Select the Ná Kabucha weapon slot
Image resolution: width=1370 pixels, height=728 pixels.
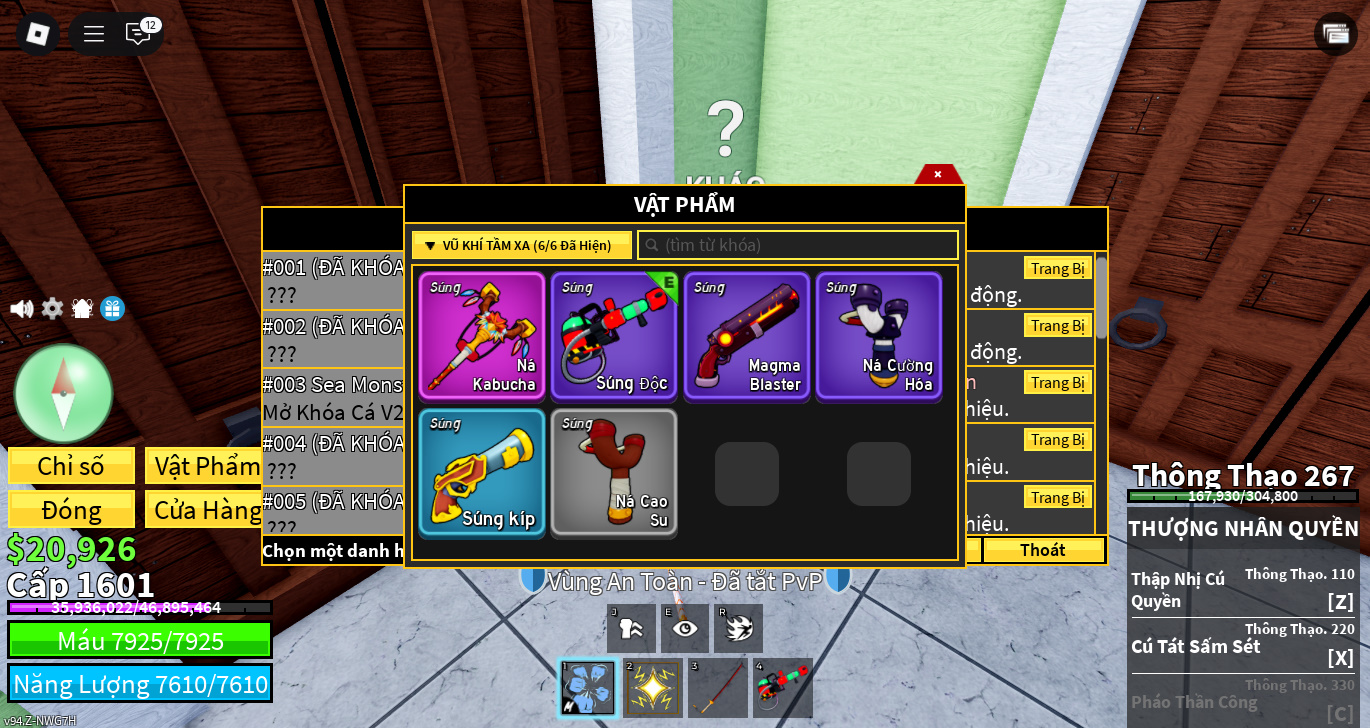click(482, 336)
